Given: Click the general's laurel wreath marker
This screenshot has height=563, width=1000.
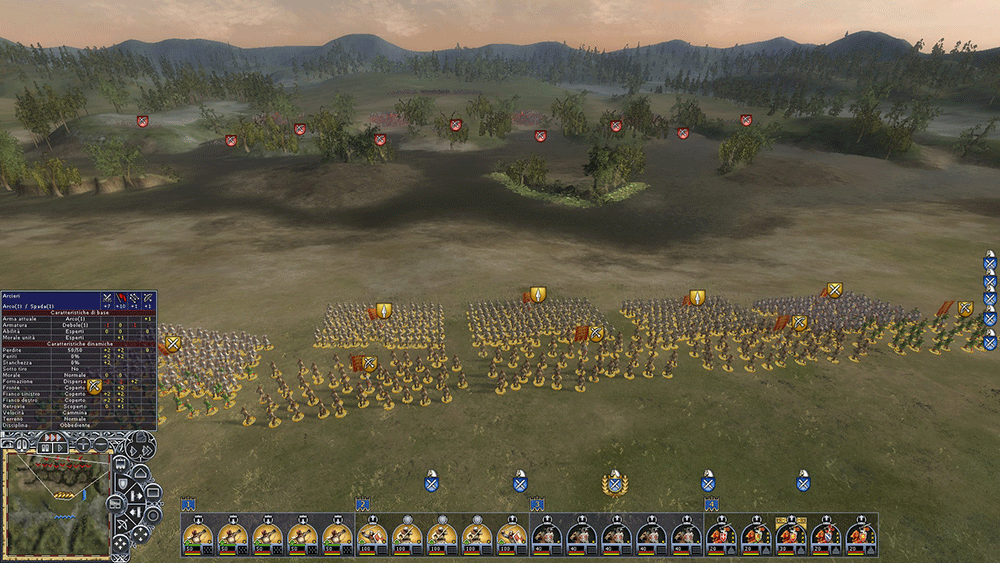Looking at the screenshot, I should tap(615, 484).
